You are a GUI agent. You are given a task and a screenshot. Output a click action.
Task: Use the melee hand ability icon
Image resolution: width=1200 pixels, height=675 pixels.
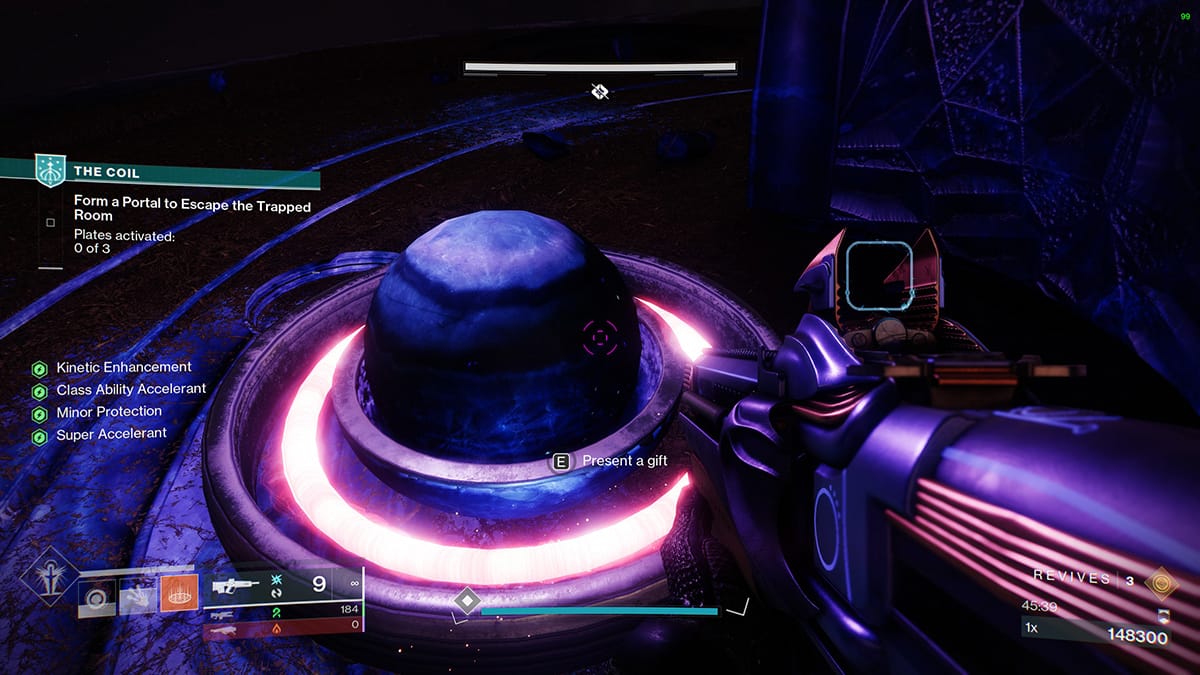138,598
